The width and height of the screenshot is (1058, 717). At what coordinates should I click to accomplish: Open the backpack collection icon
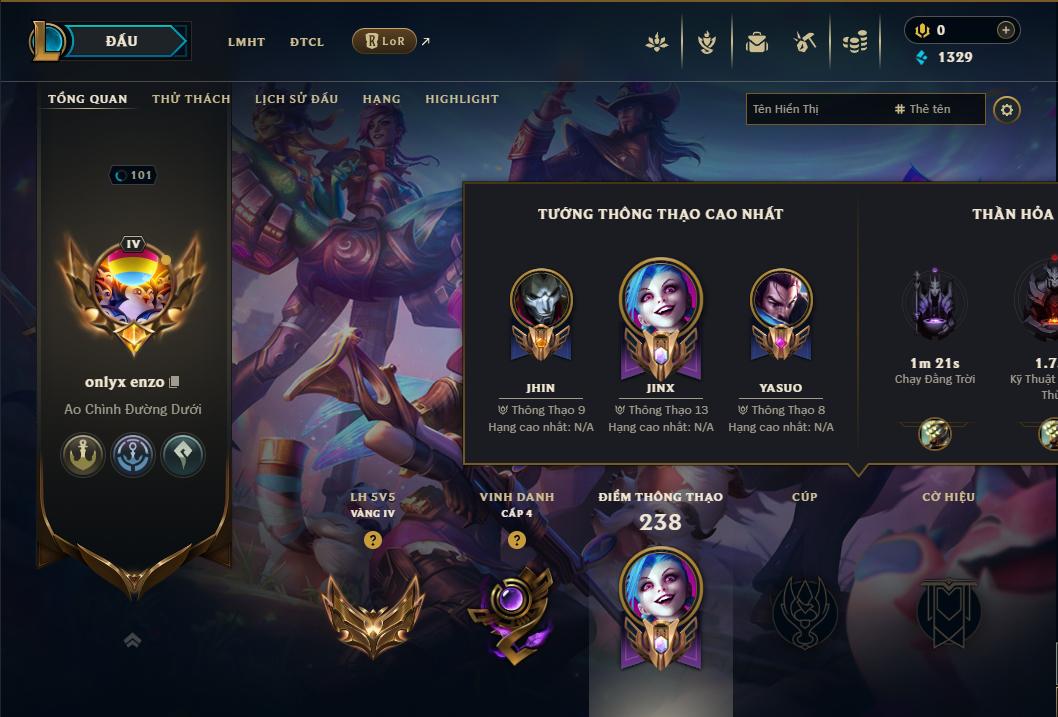click(757, 42)
